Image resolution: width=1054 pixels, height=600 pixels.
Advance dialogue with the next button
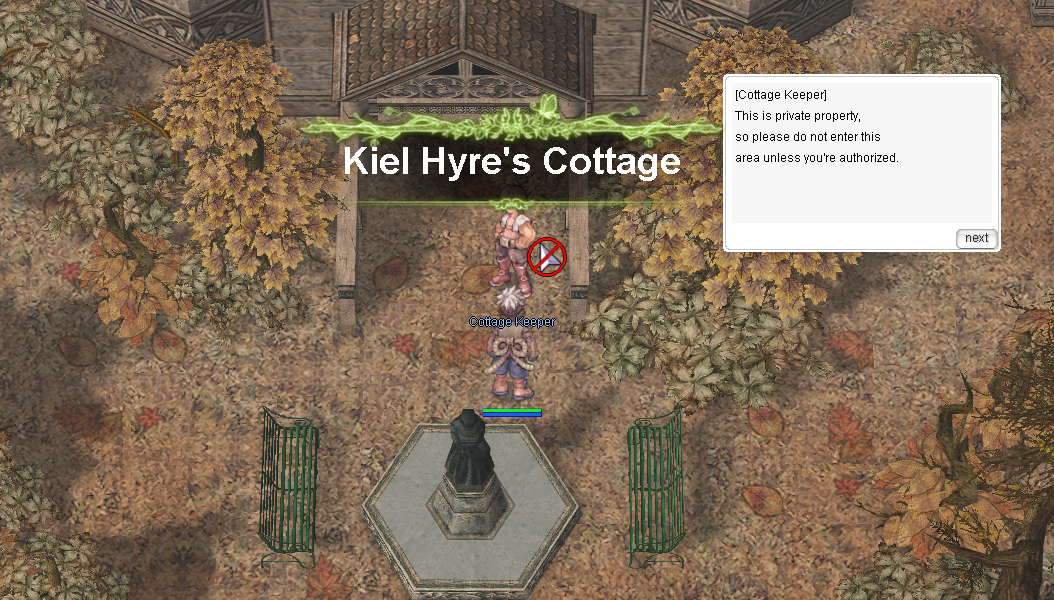976,238
